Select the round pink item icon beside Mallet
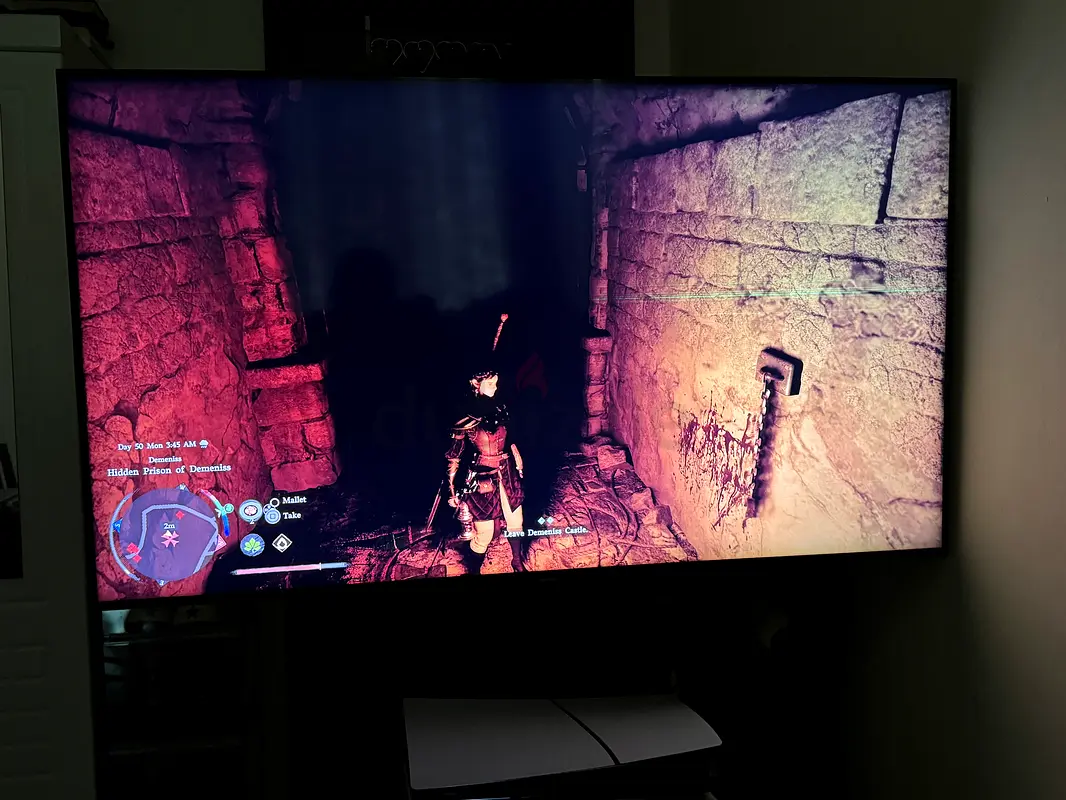The height and width of the screenshot is (800, 1066). tap(251, 509)
